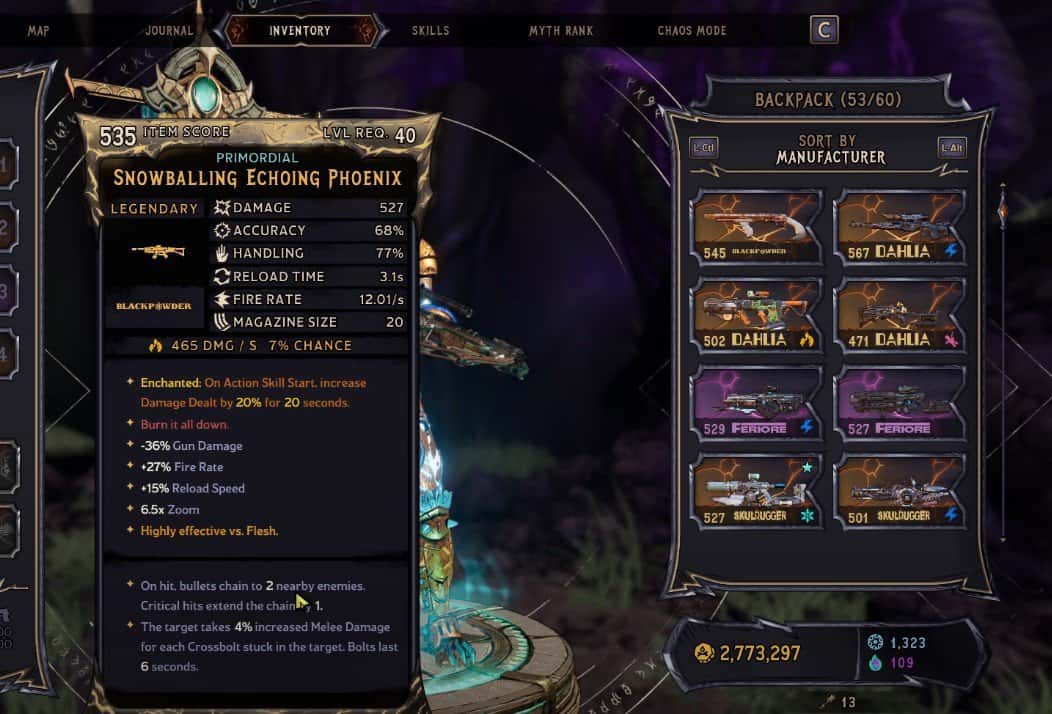Open the Journal tab
The width and height of the screenshot is (1052, 714).
tap(168, 31)
